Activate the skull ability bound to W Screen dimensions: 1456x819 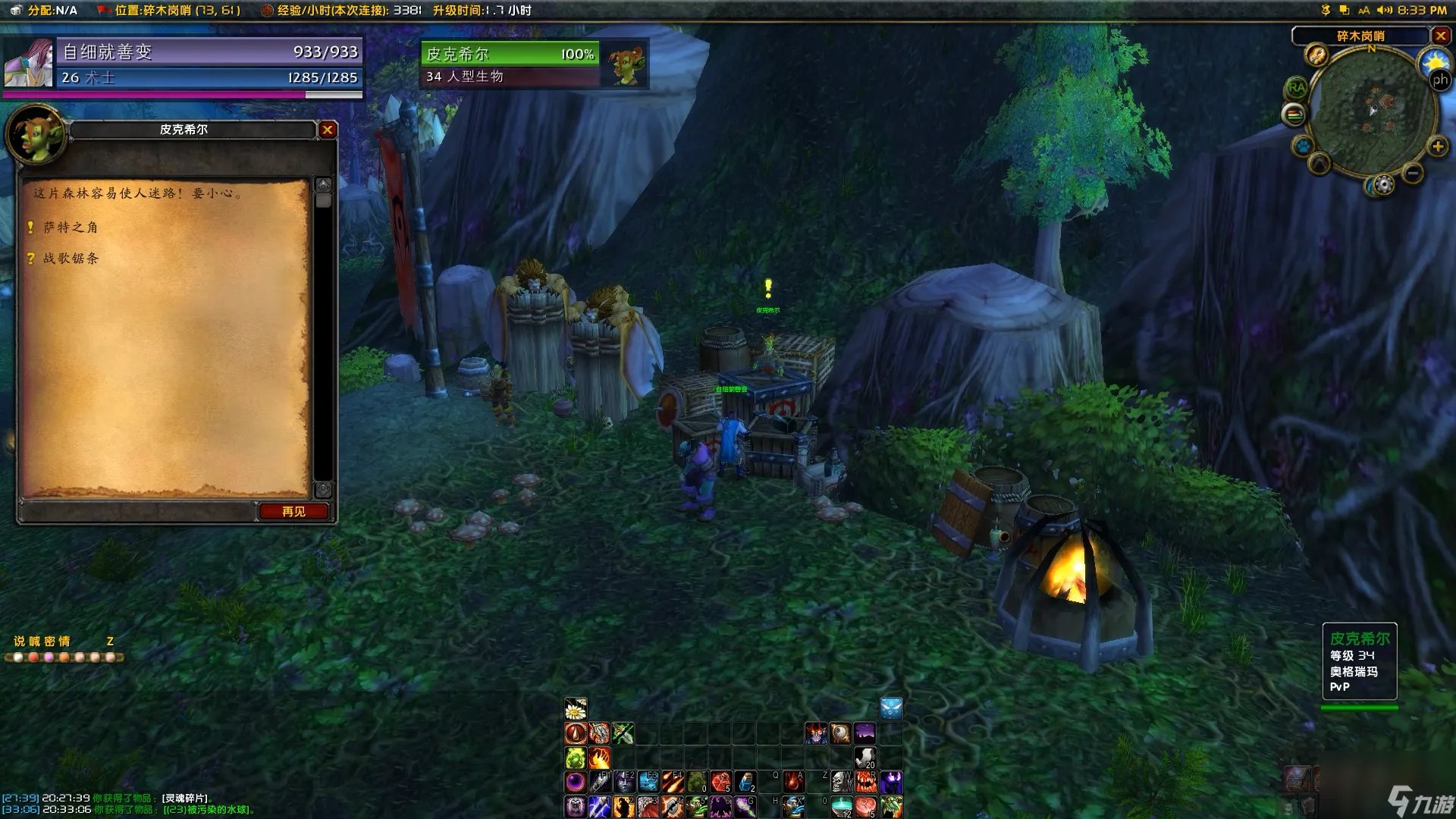(x=841, y=782)
